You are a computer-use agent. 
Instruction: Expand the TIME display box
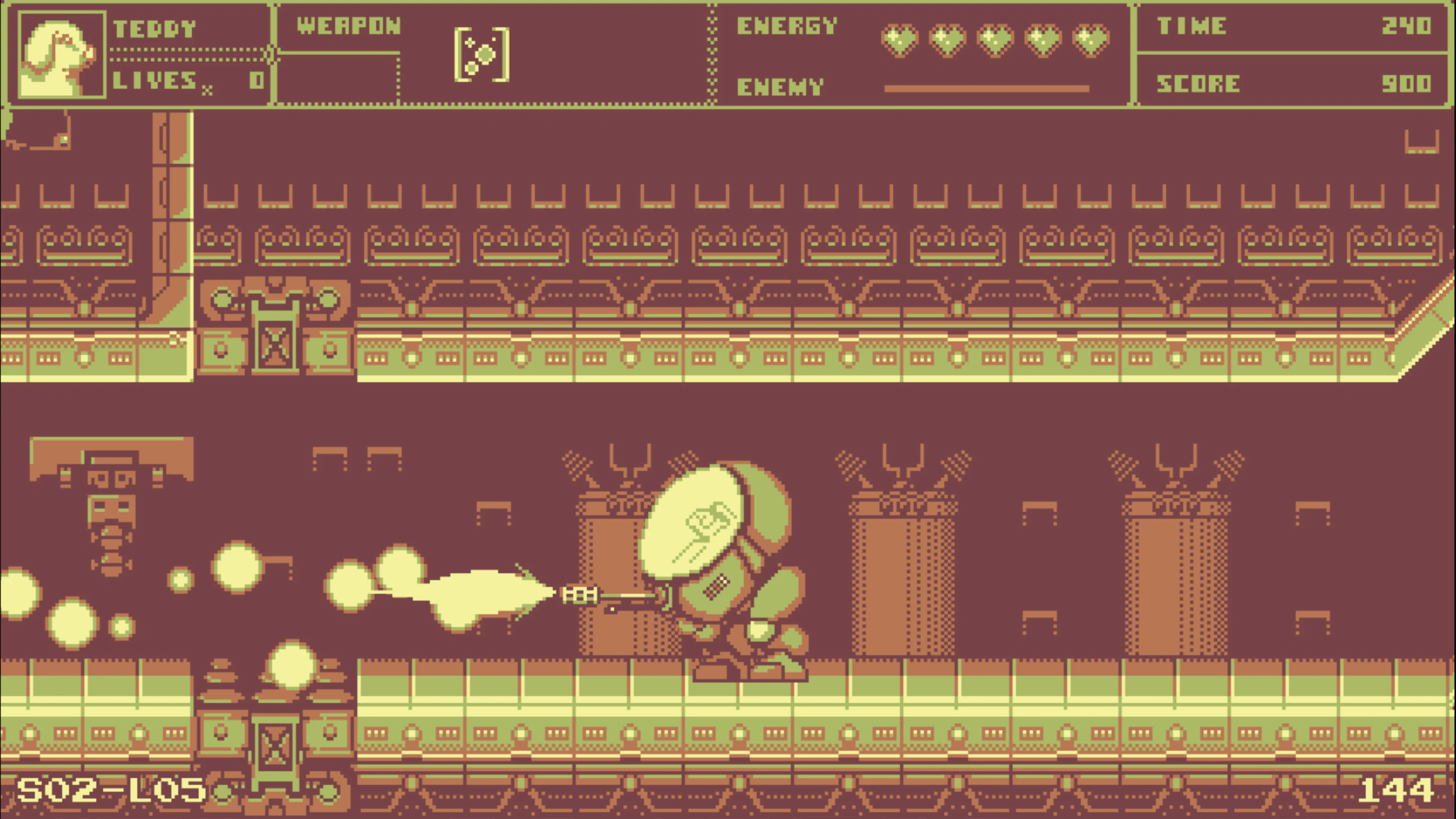tap(1291, 27)
